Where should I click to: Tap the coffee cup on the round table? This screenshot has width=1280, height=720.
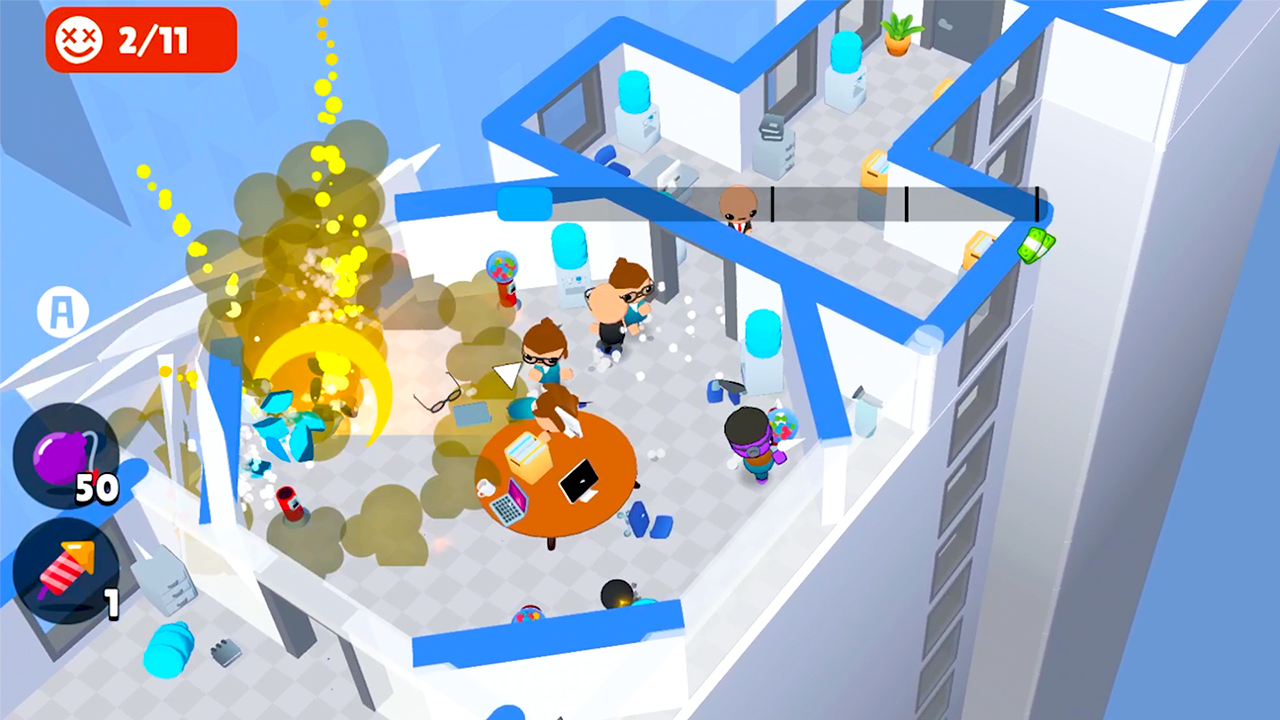(485, 487)
